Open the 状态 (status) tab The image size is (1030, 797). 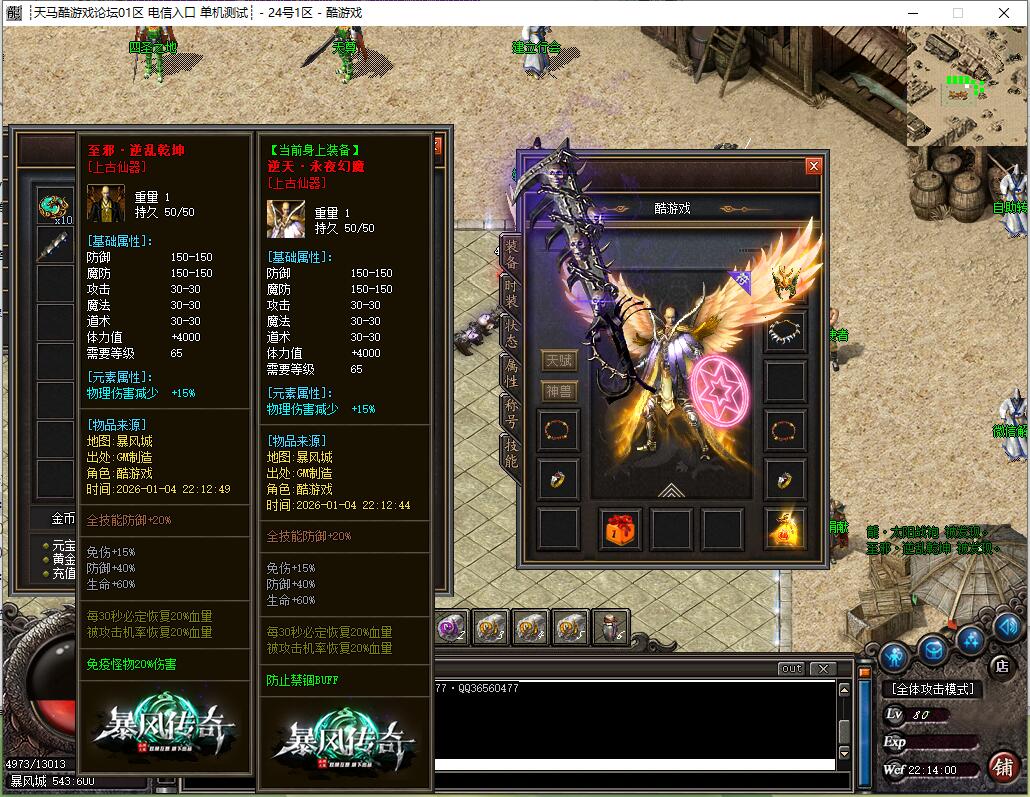511,331
